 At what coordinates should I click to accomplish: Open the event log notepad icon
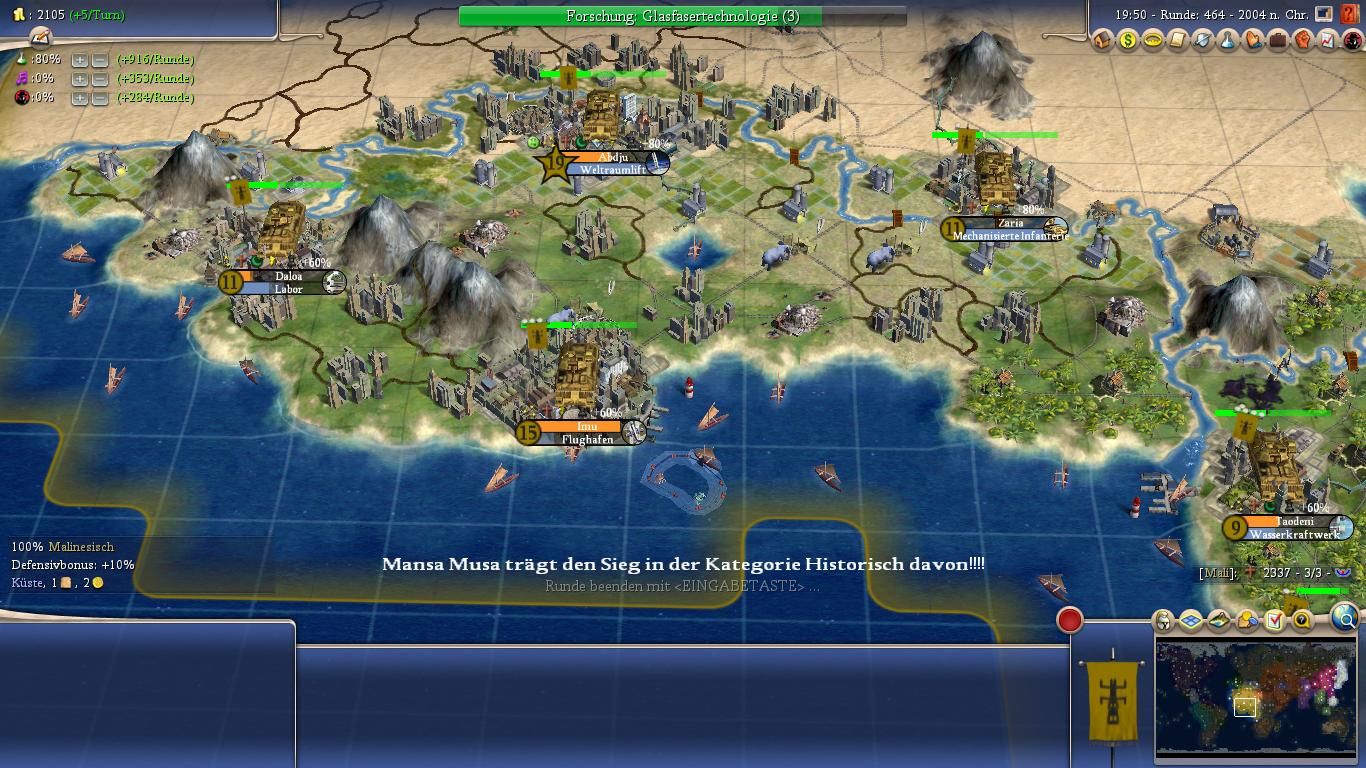(40, 38)
